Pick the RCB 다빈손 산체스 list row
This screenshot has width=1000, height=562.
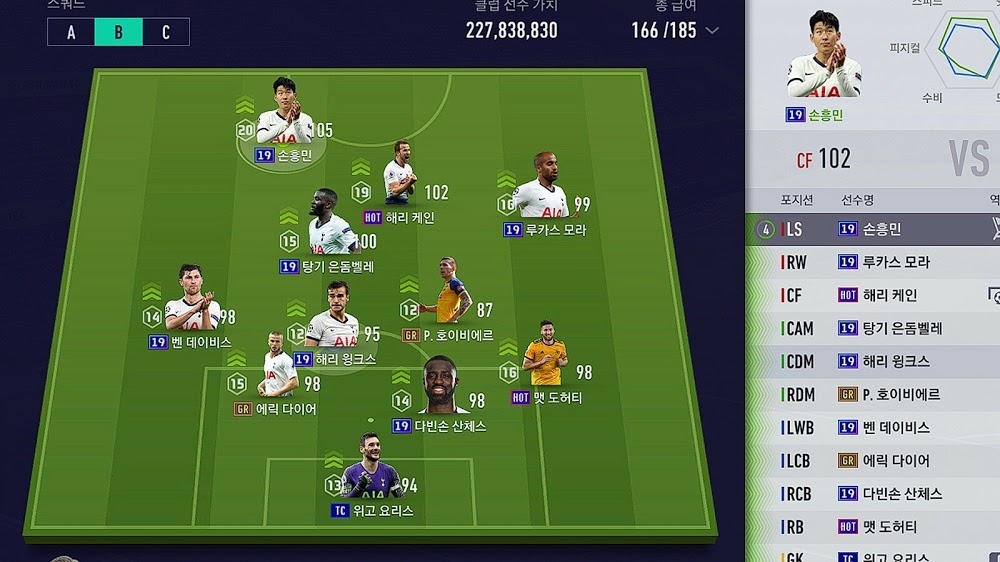[872, 493]
